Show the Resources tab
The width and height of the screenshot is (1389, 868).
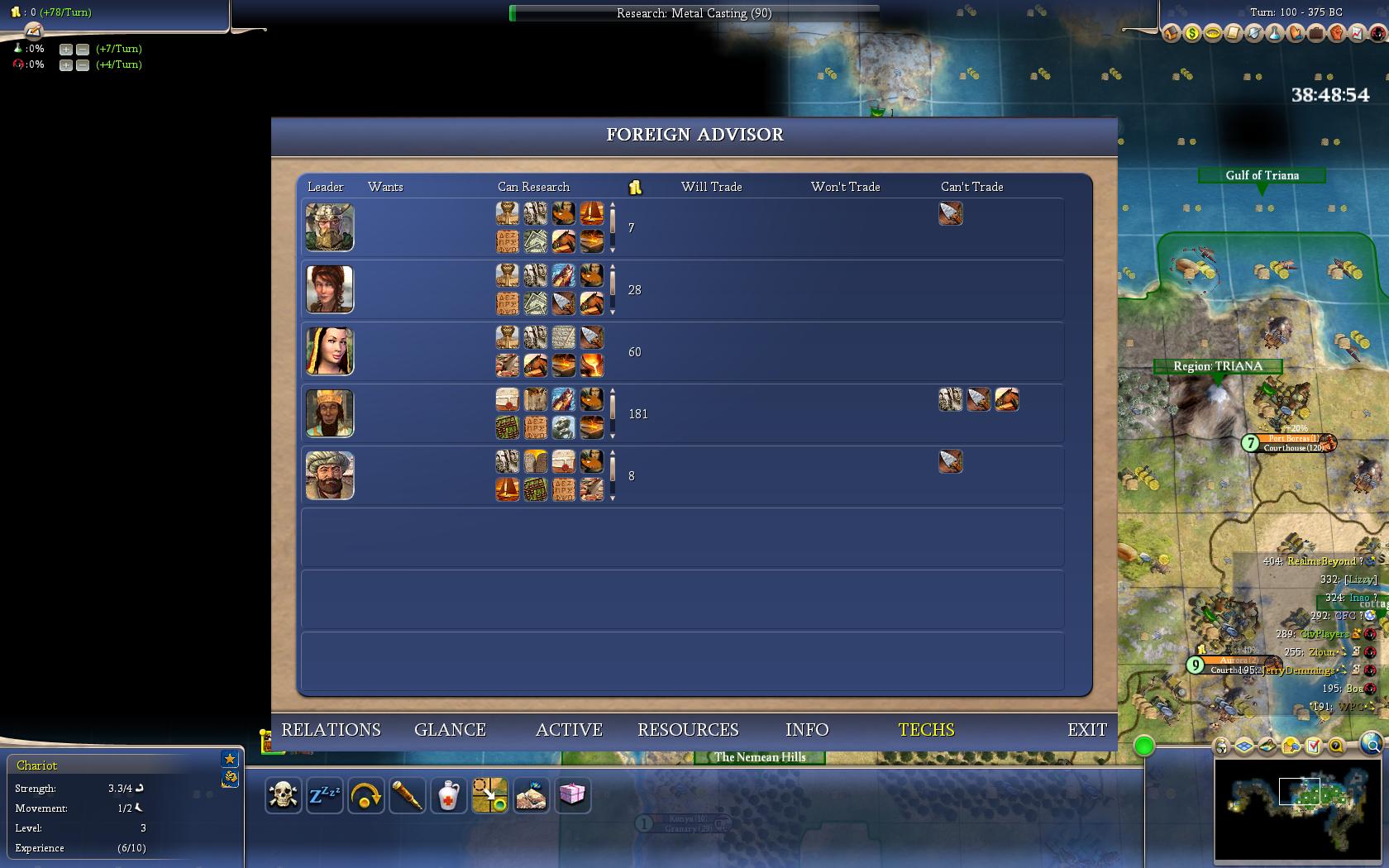688,730
